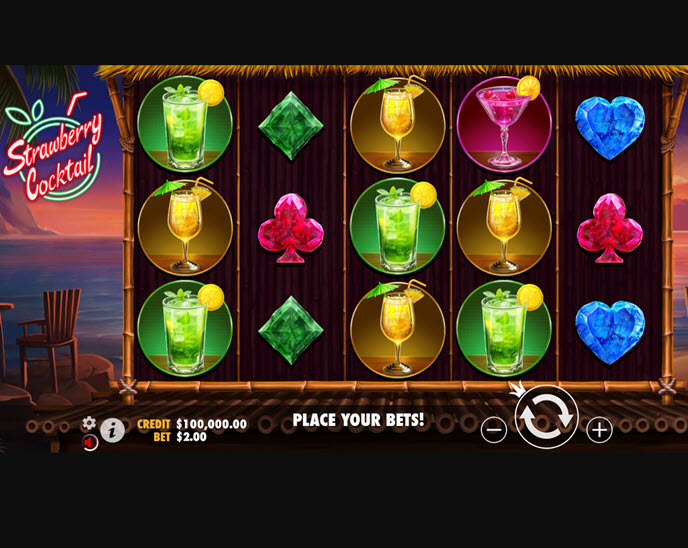Toggle the sound speaker icon
This screenshot has height=548, width=688.
click(89, 441)
